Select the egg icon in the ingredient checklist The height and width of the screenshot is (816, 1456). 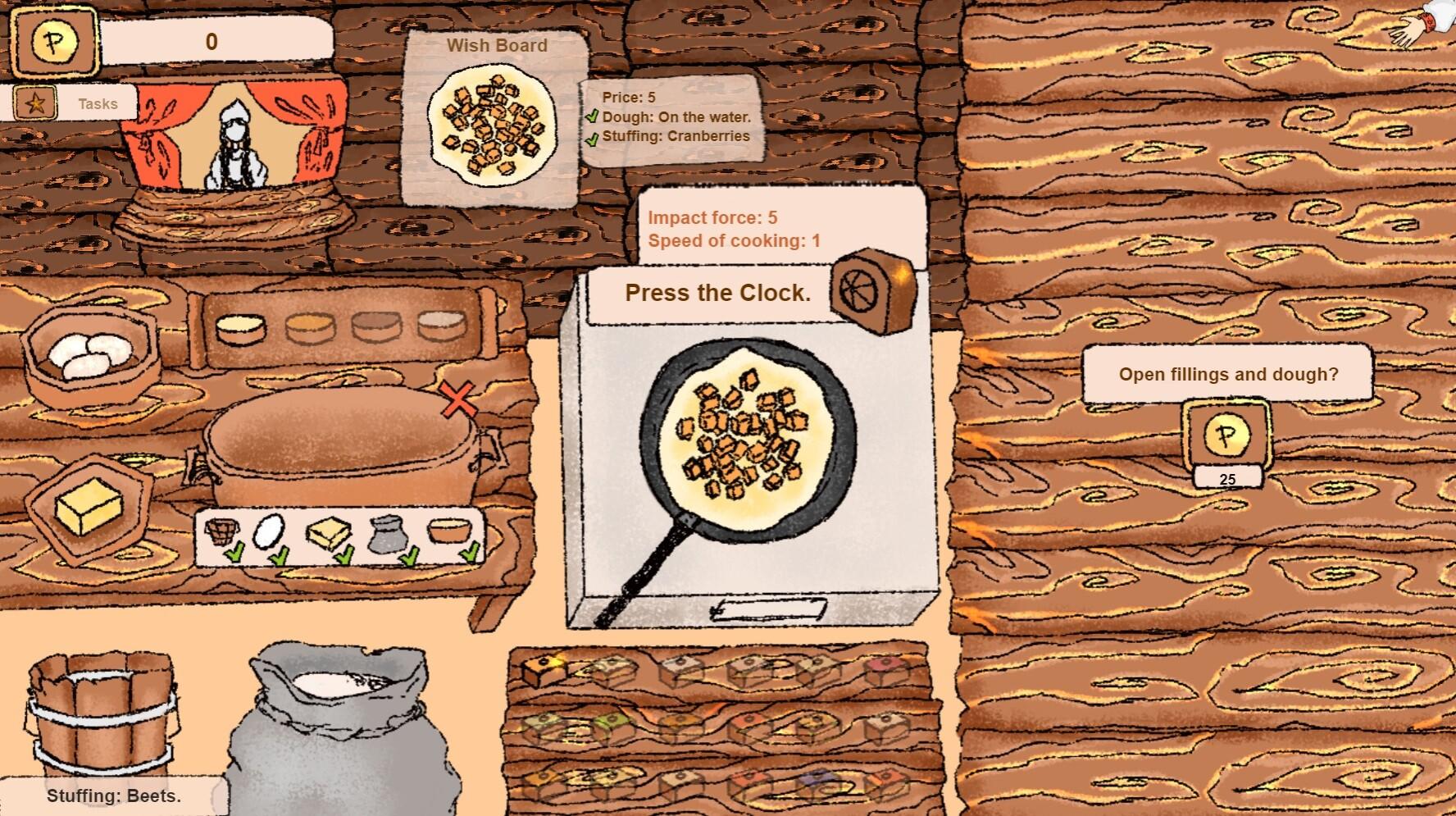pos(268,531)
